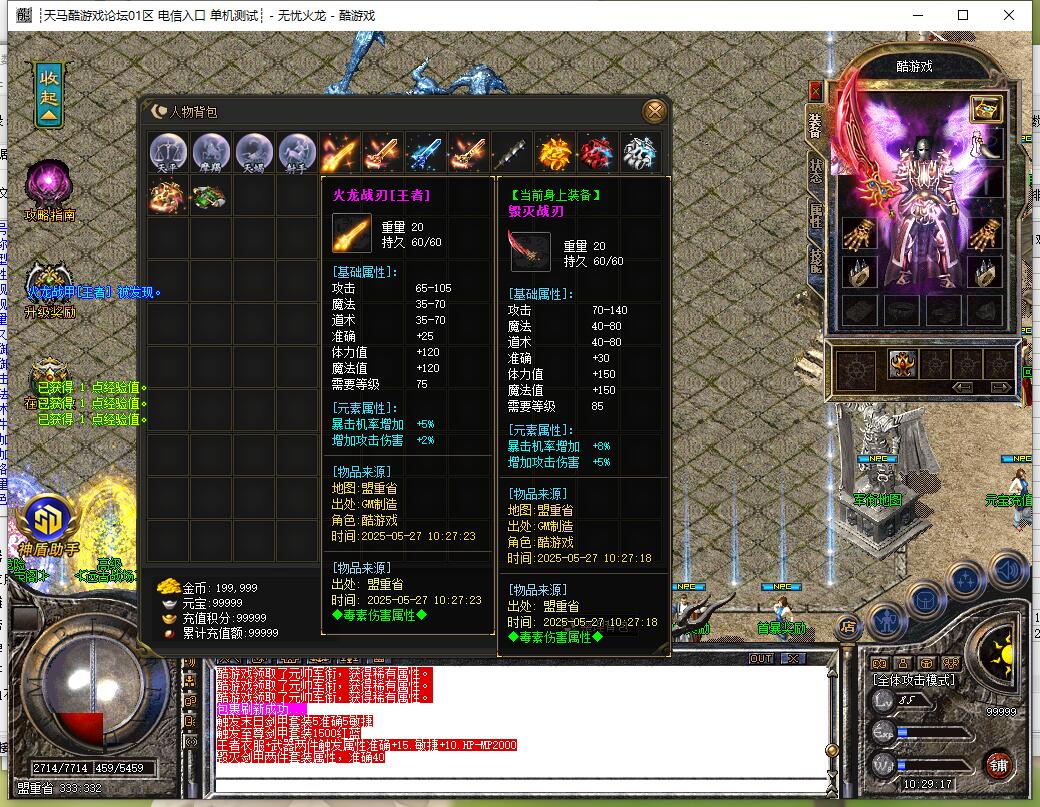Select the 天平 zodiac orb in the bag
This screenshot has height=807, width=1040.
[x=168, y=153]
